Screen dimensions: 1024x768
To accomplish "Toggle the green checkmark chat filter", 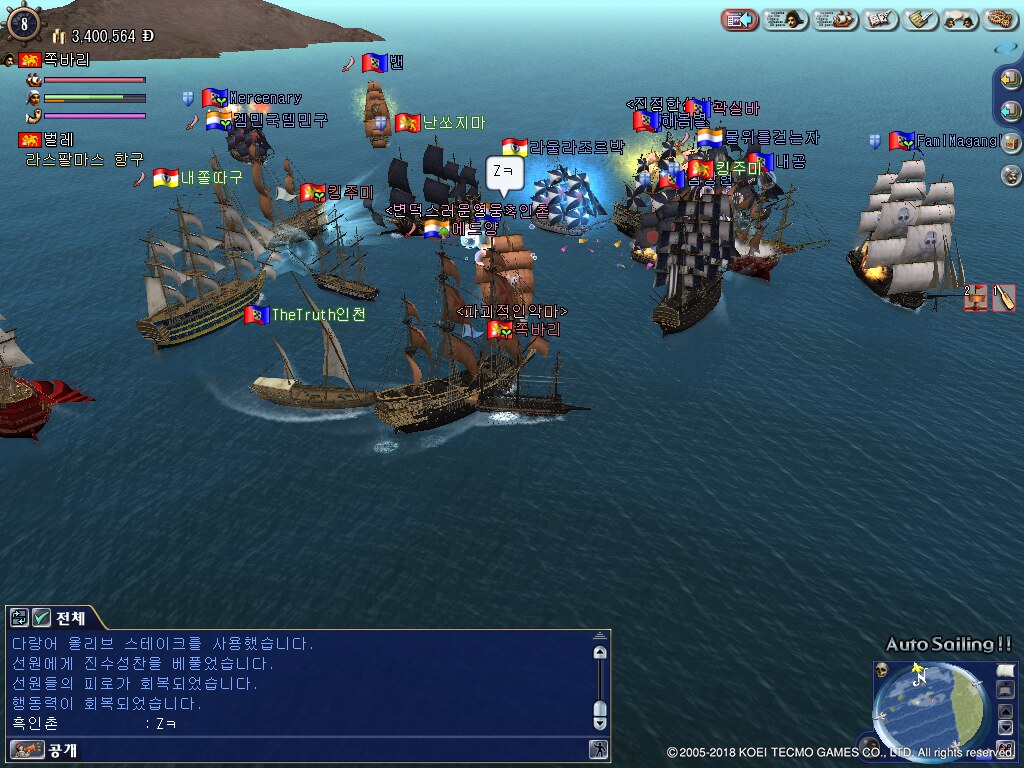I will pyautogui.click(x=41, y=617).
